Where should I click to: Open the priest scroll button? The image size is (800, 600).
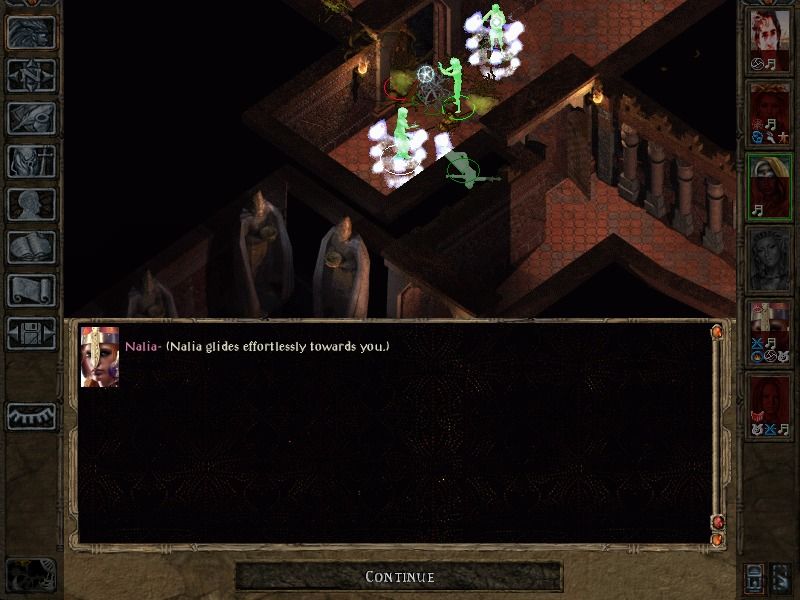31,290
